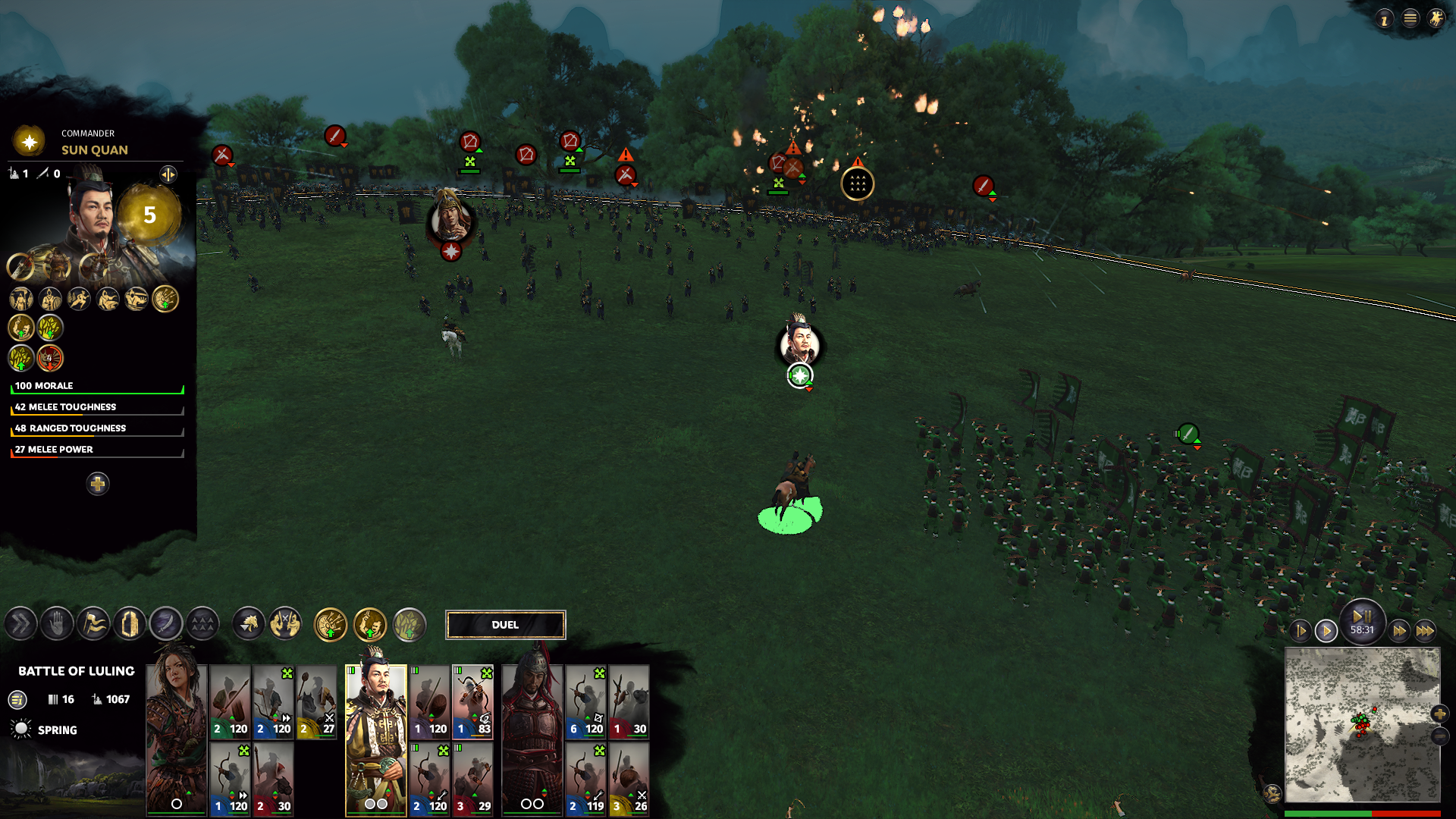Open the game menu with three lines icon
This screenshot has height=819, width=1456.
tap(1410, 19)
